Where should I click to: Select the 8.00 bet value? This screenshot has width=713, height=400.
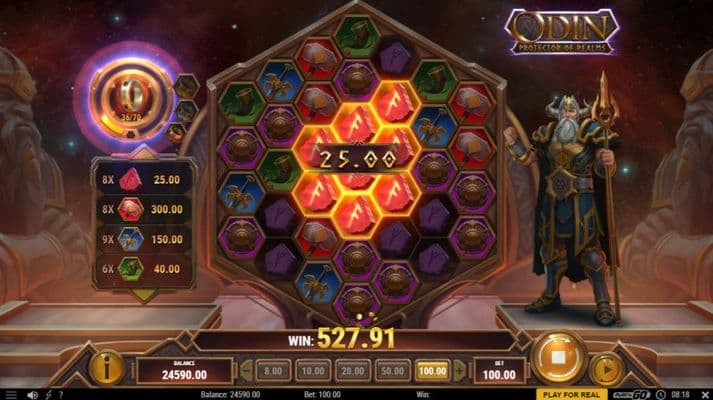click(270, 370)
